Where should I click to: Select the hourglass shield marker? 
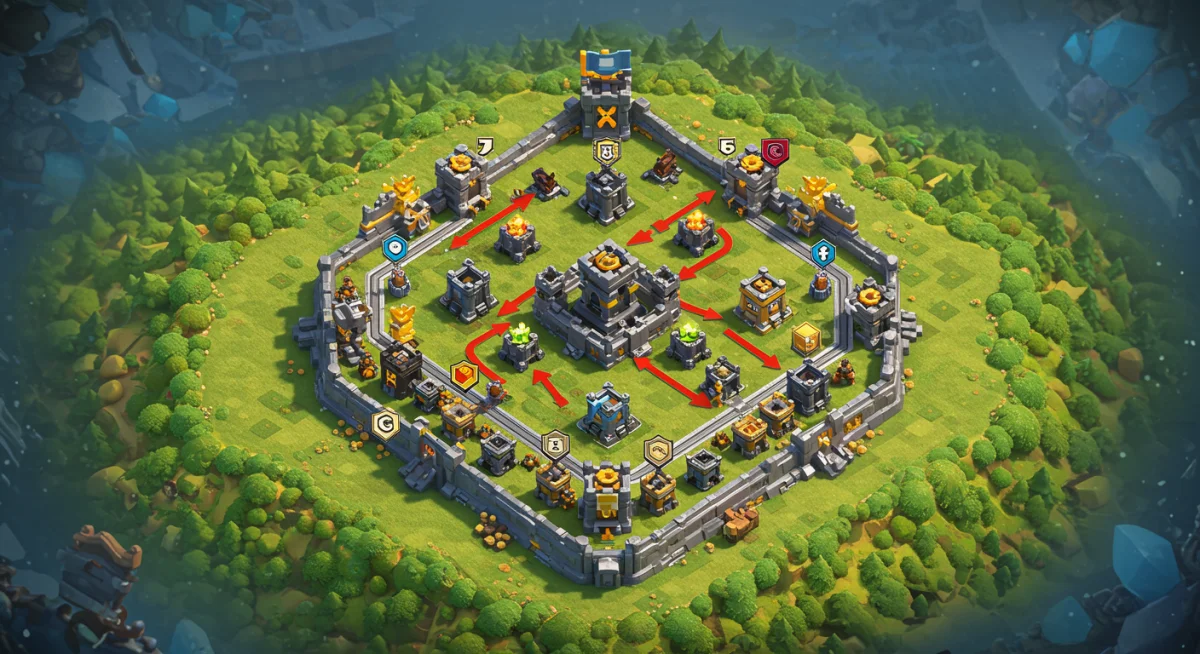click(555, 443)
